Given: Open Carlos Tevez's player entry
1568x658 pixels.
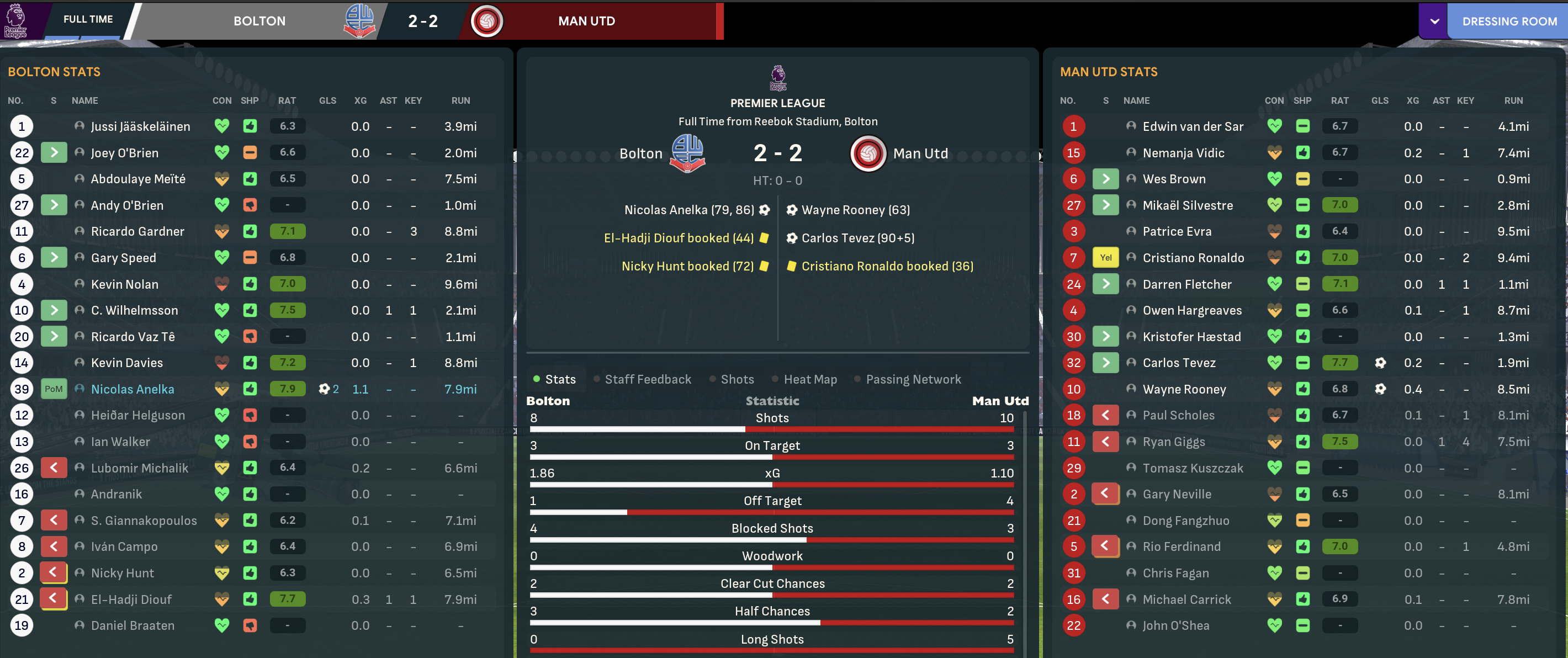Looking at the screenshot, I should 1178,363.
